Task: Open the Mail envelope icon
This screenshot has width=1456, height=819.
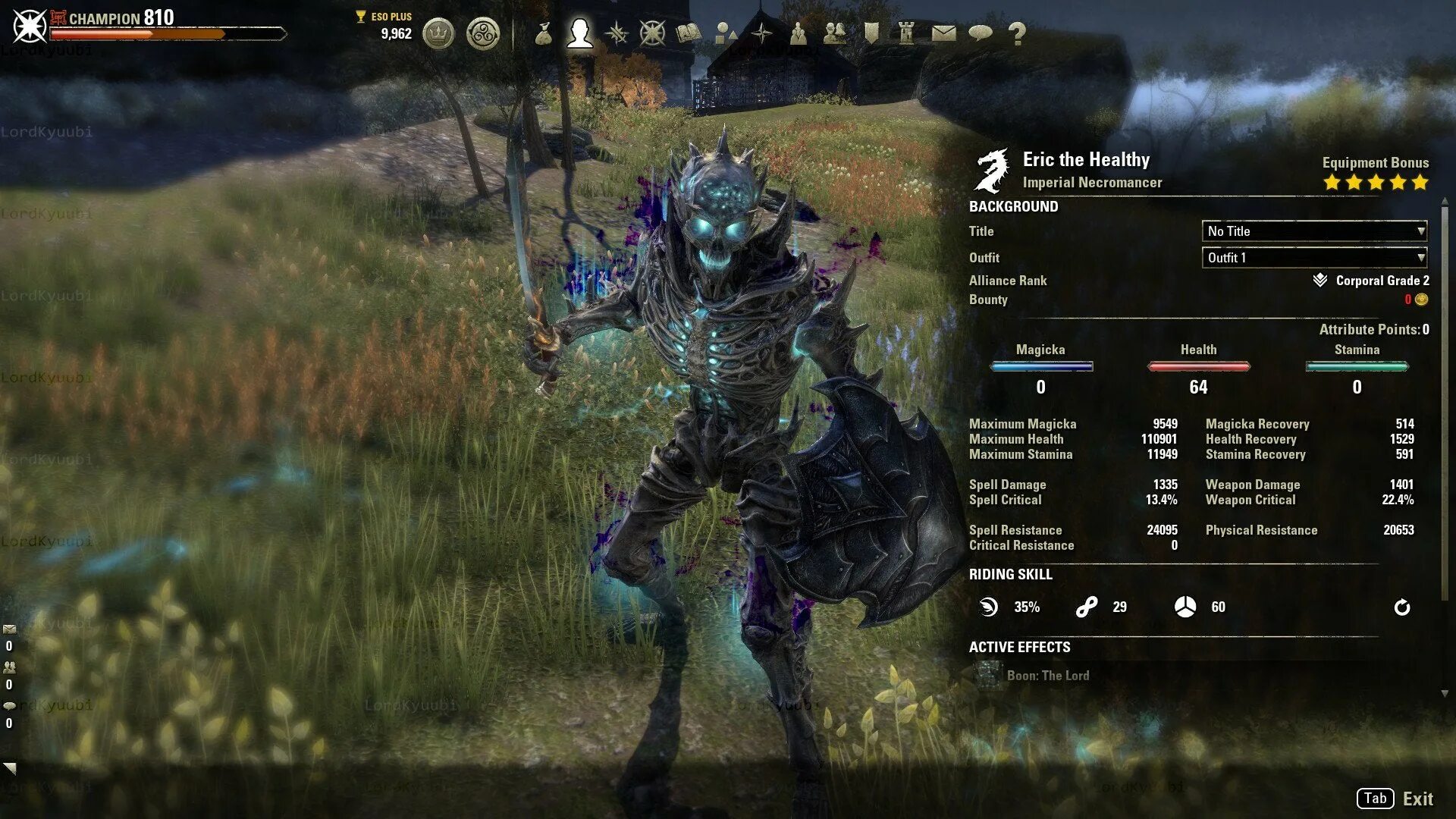Action: (943, 33)
